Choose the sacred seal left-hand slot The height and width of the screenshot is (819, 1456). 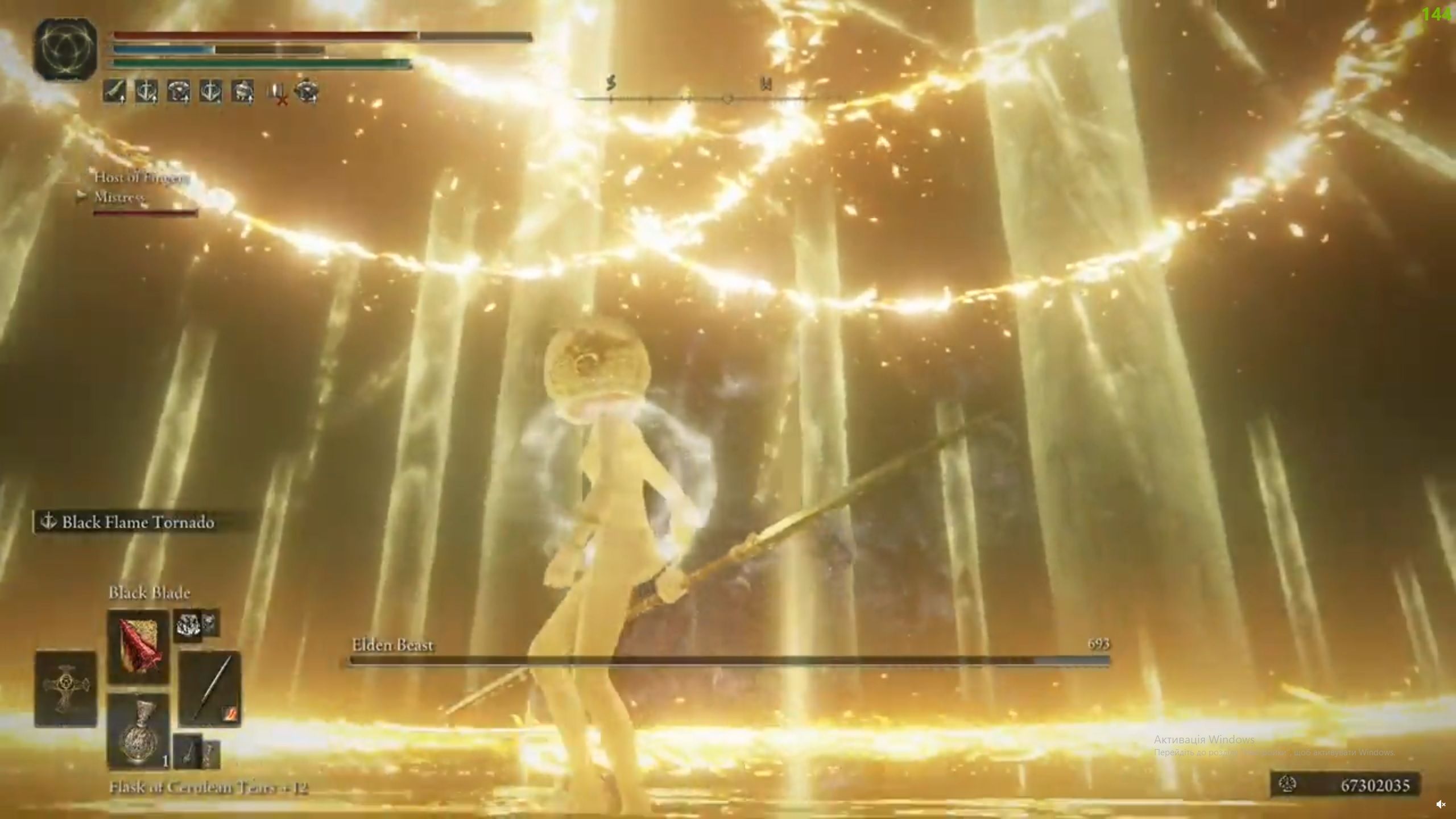pos(65,689)
